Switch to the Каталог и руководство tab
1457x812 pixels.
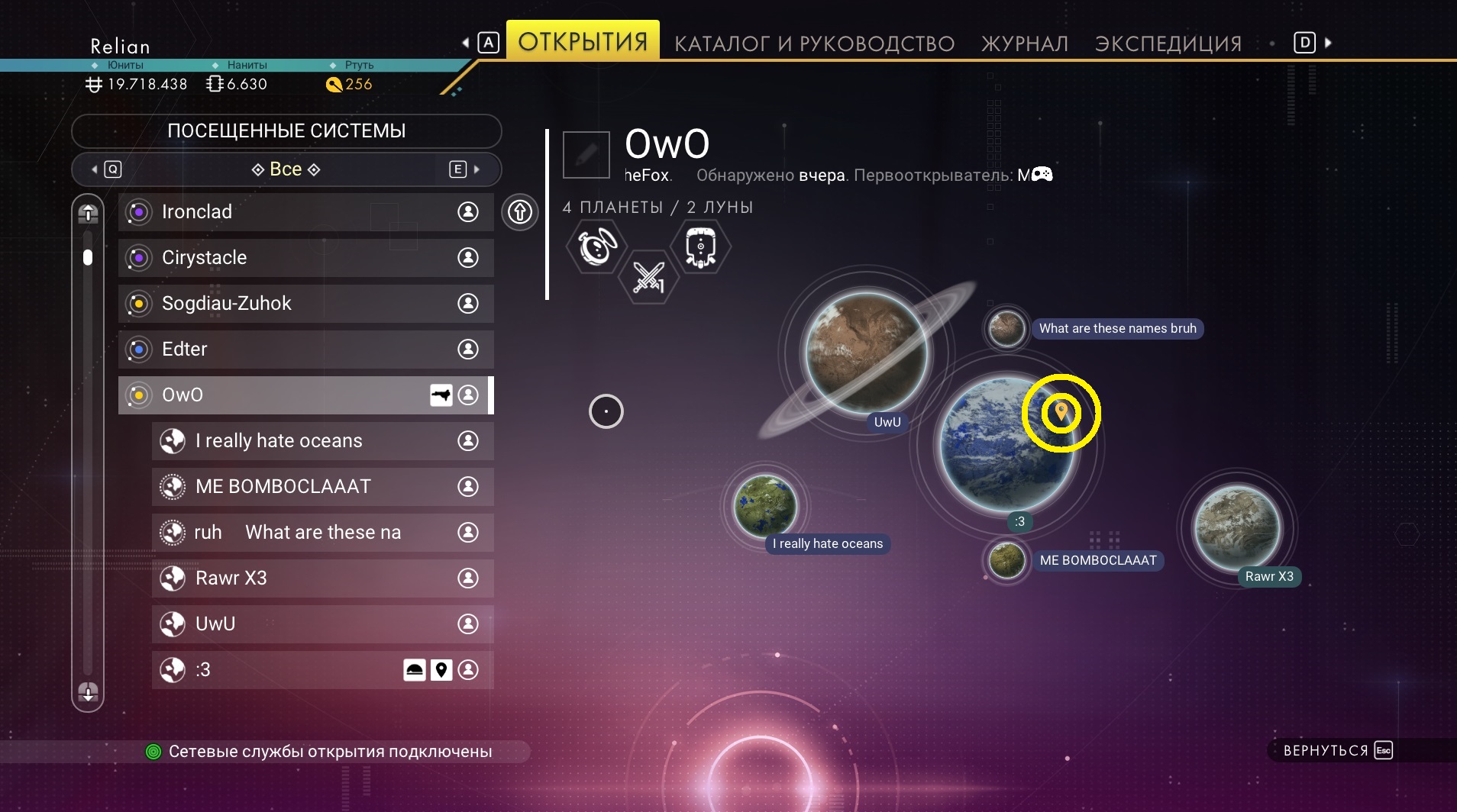point(814,43)
